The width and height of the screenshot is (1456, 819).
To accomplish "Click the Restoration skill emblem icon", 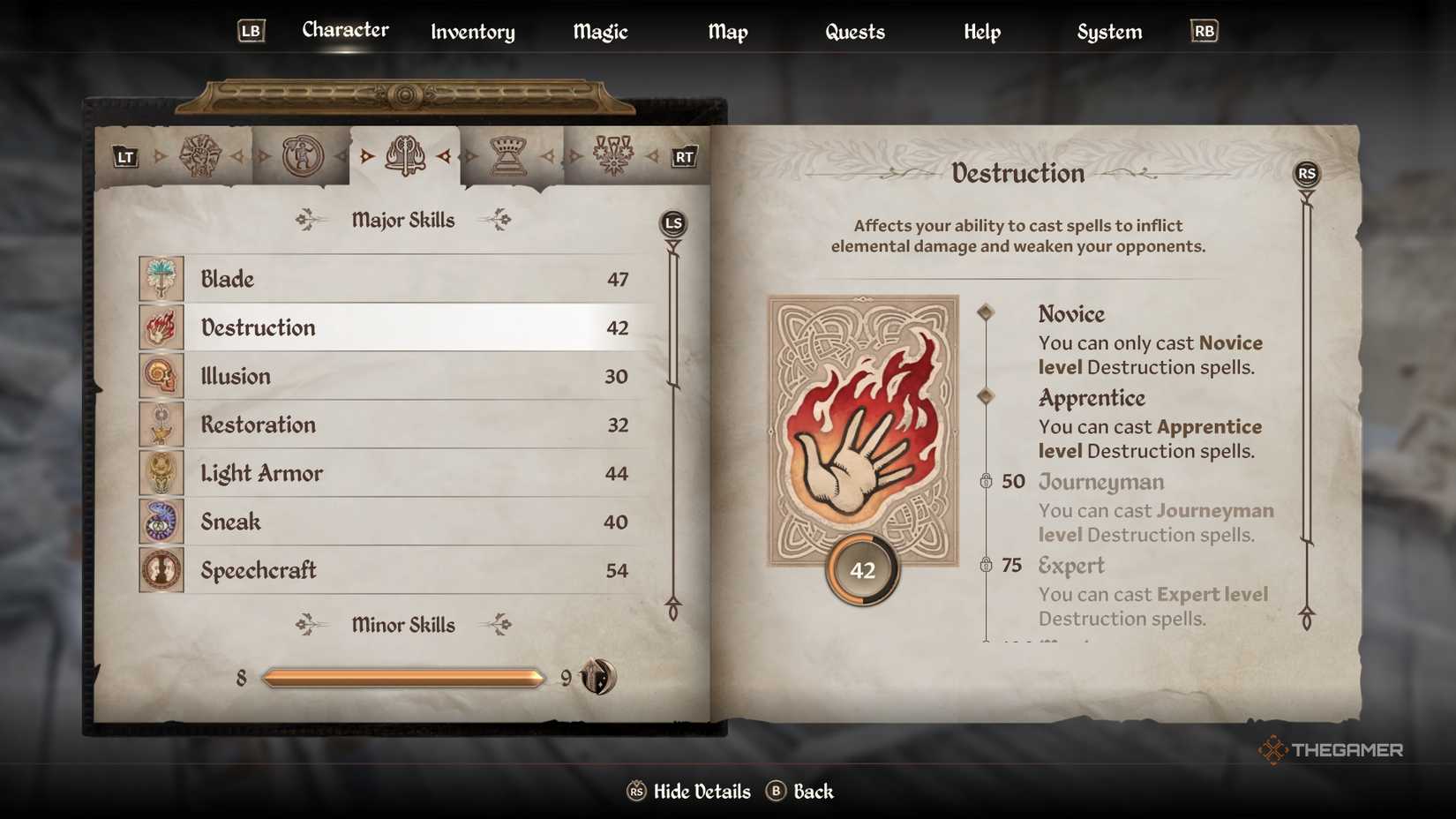I will (x=161, y=424).
